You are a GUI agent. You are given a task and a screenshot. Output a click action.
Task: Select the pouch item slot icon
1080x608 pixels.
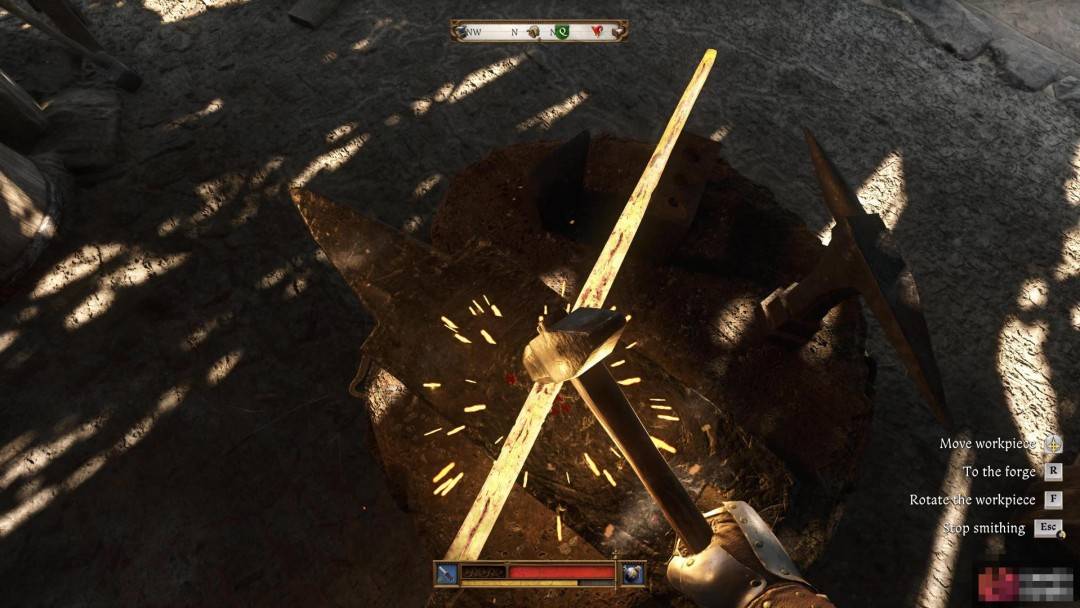632,574
